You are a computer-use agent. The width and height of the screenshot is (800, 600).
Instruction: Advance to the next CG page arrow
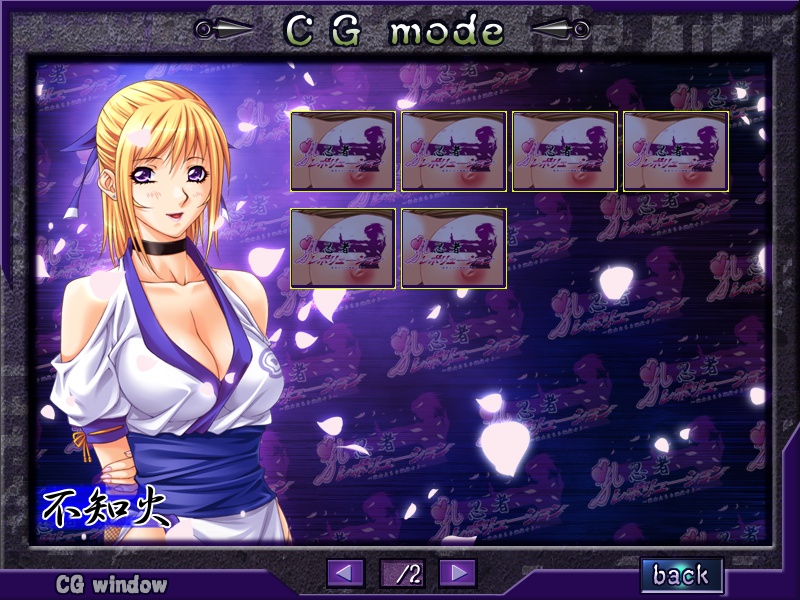pos(457,573)
